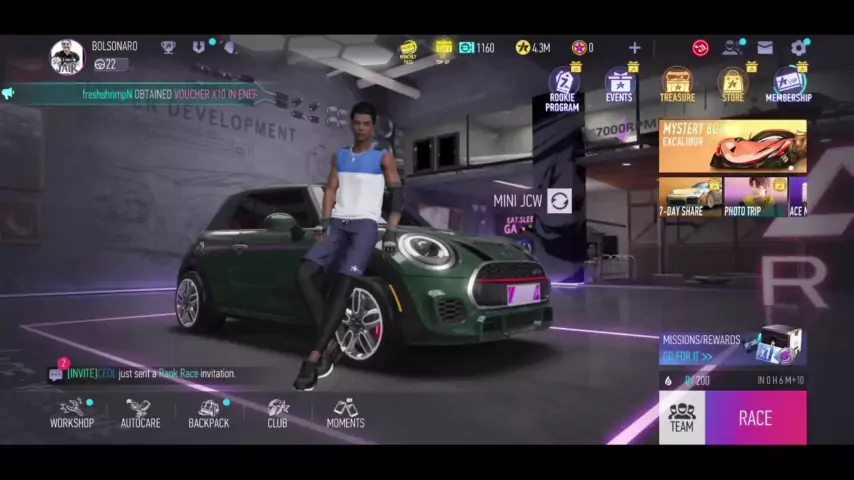Start a race with the RACE button
The image size is (854, 480).
click(x=755, y=418)
